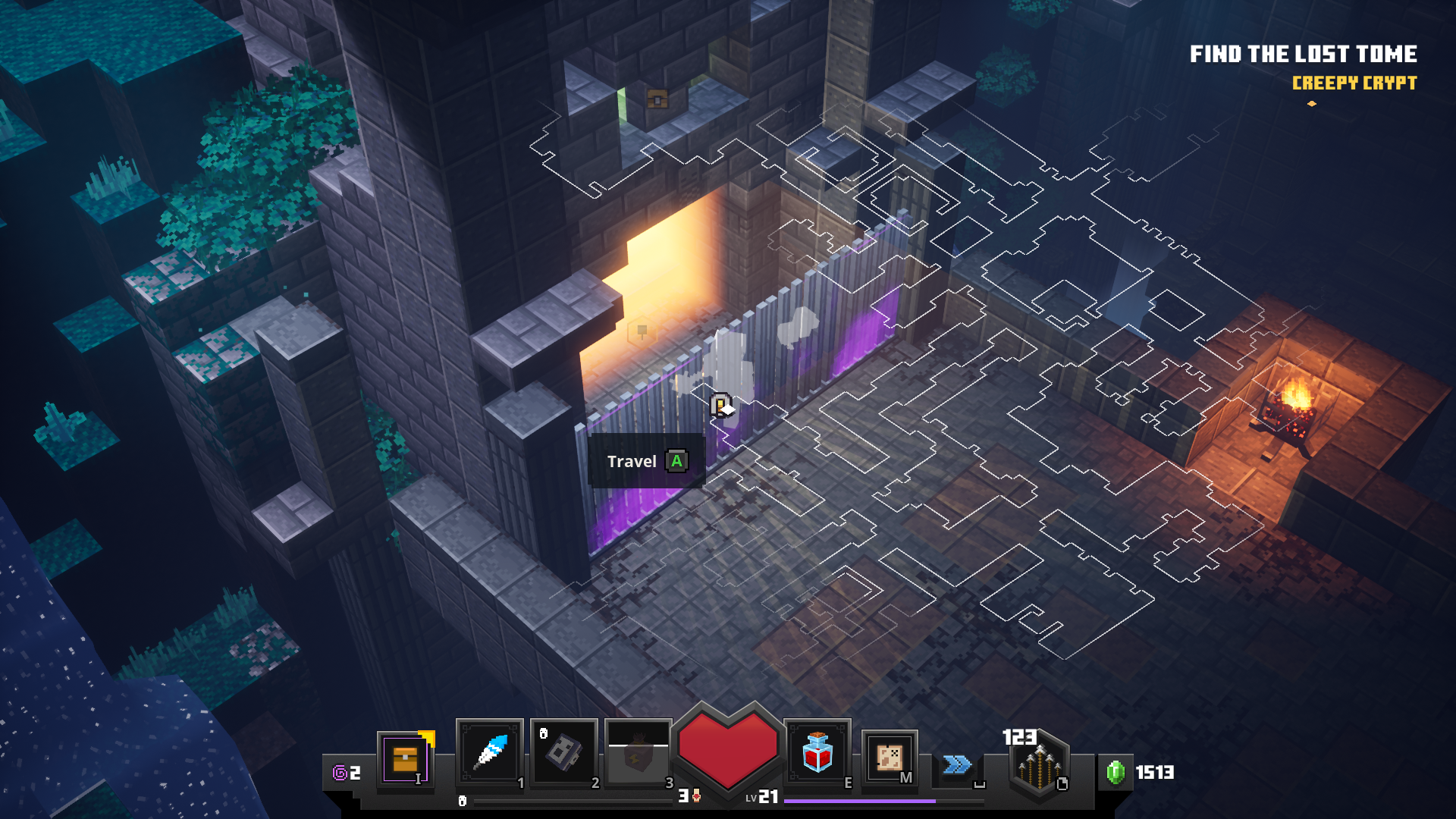The image size is (1456, 819).
Task: Use the Light Feather artifact
Action: tap(490, 753)
